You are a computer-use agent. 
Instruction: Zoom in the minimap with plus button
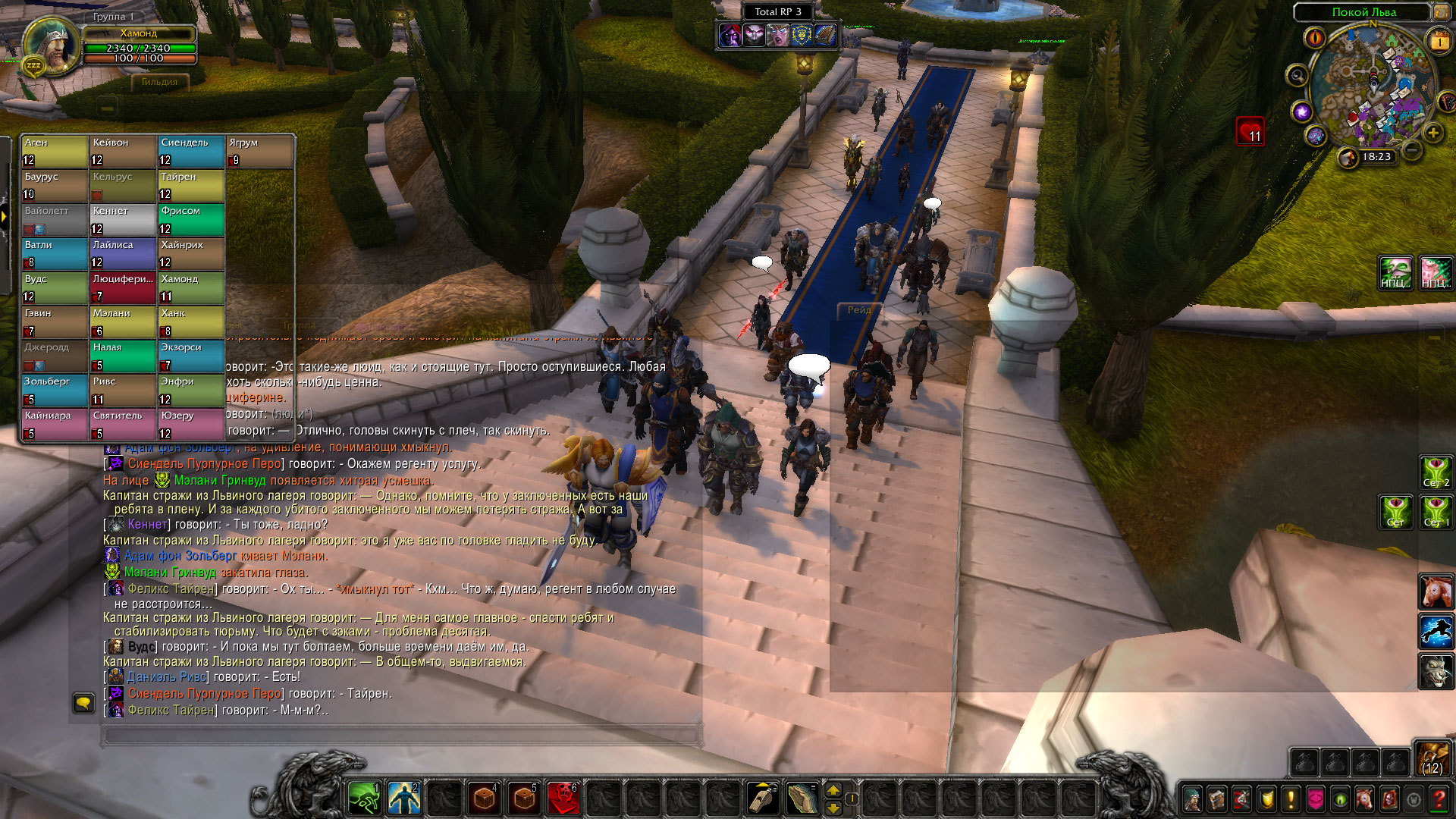click(1432, 133)
